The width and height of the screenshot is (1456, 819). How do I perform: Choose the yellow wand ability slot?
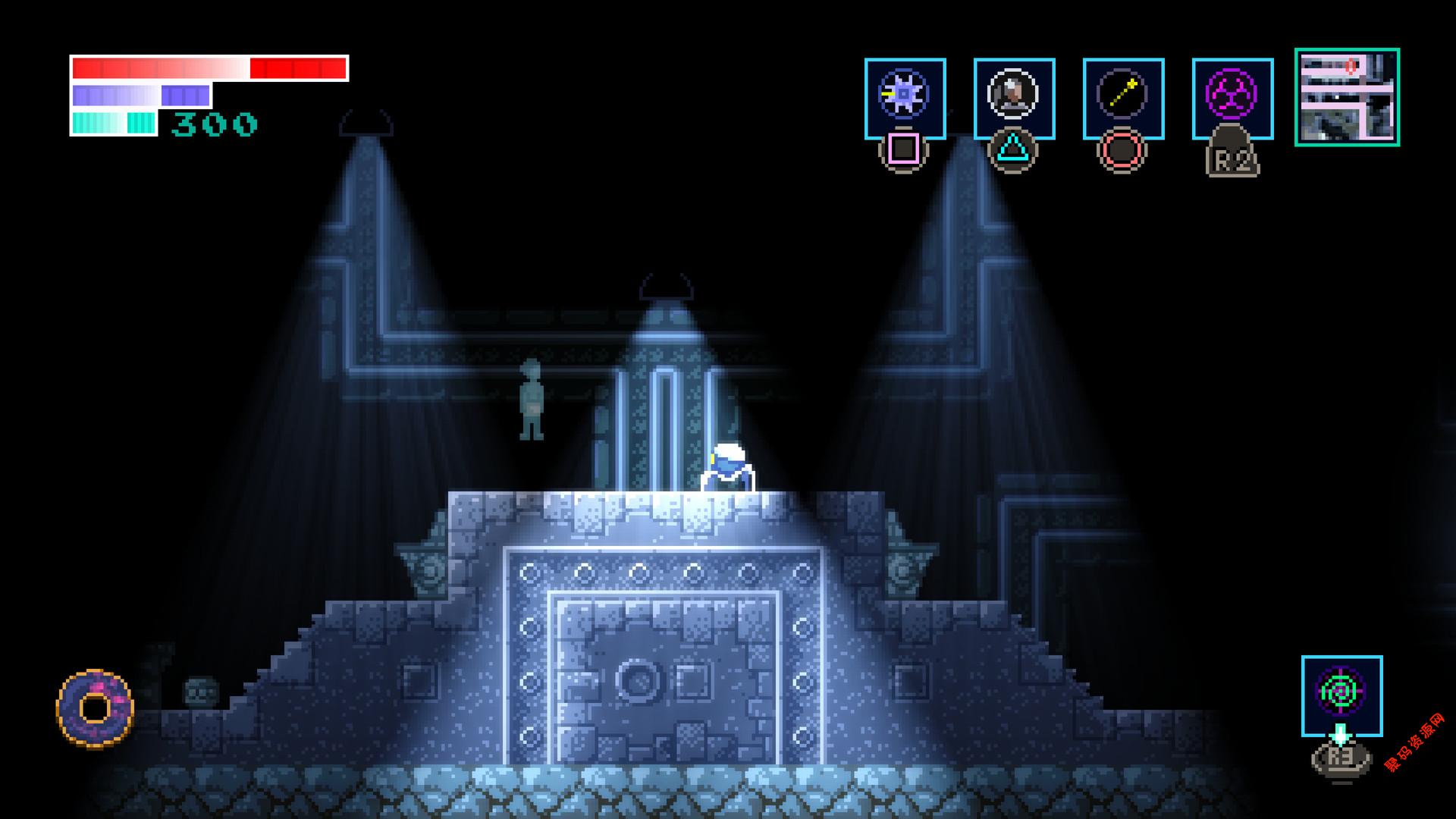click(x=1123, y=98)
